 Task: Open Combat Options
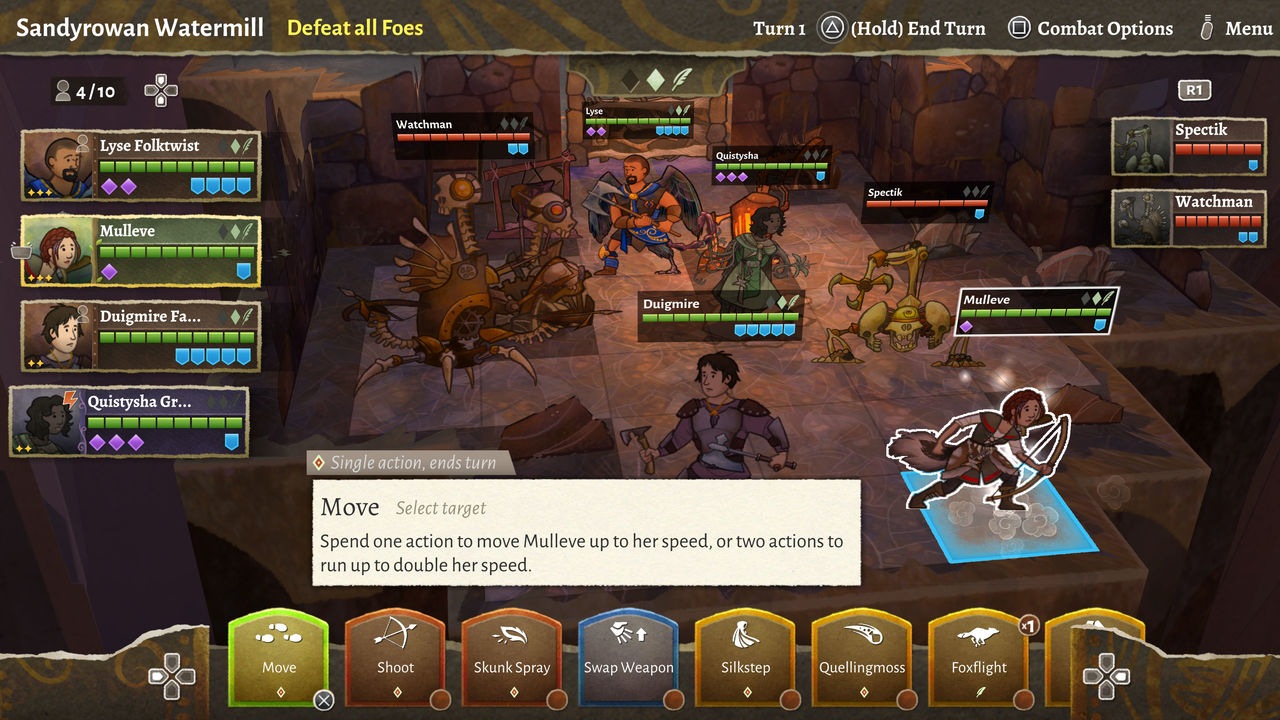click(1090, 28)
